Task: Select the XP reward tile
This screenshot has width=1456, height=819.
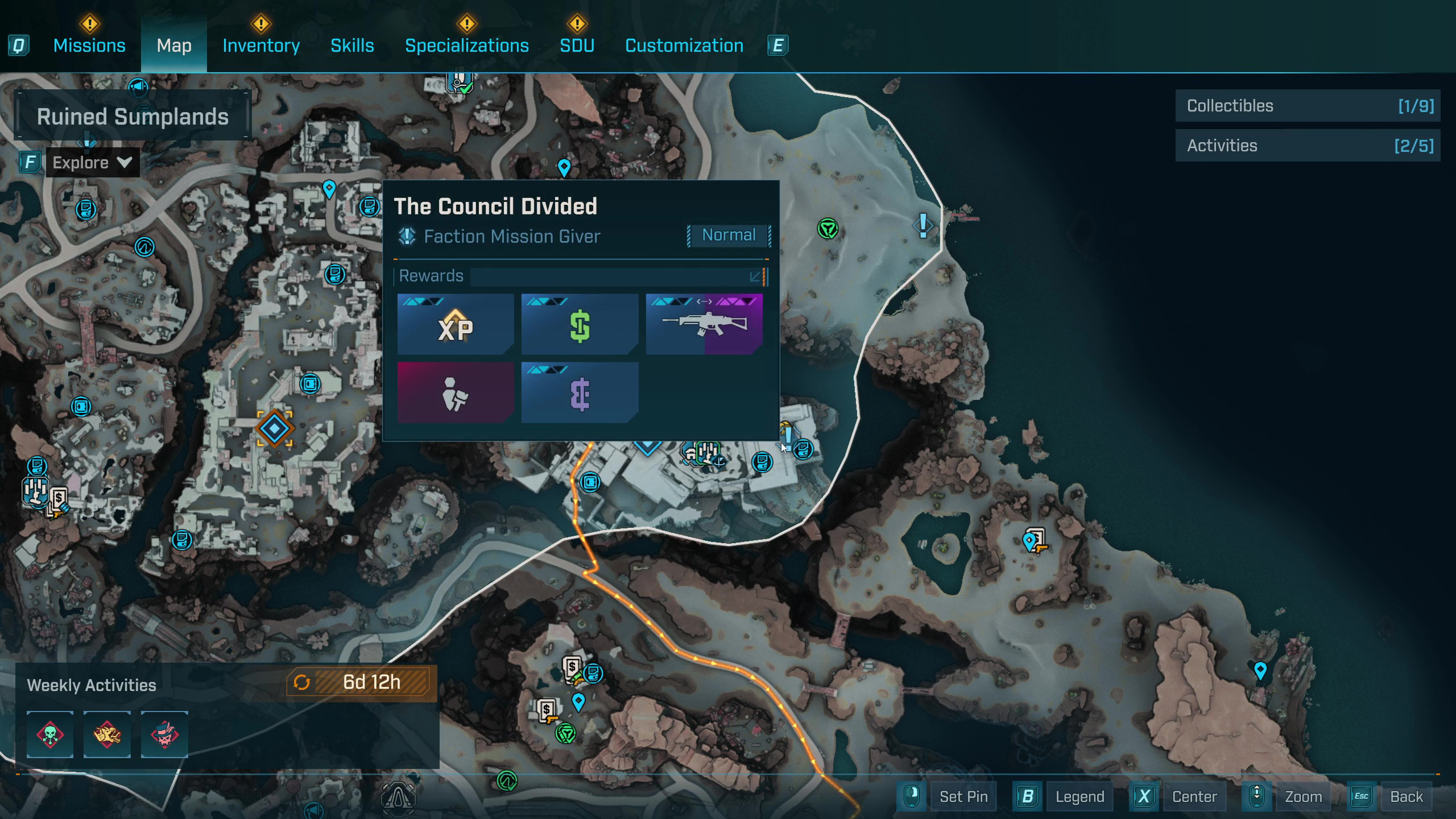Action: (456, 325)
